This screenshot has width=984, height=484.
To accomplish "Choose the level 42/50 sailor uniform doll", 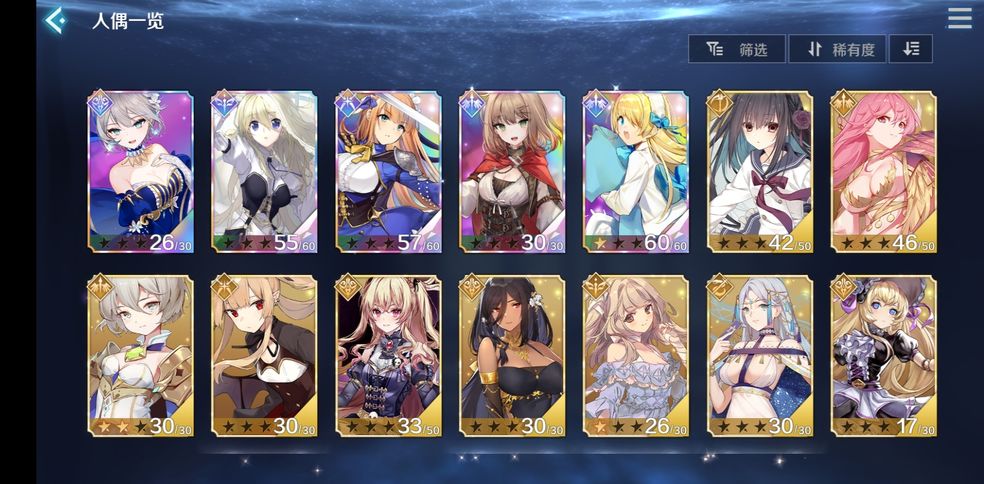I will [x=760, y=171].
